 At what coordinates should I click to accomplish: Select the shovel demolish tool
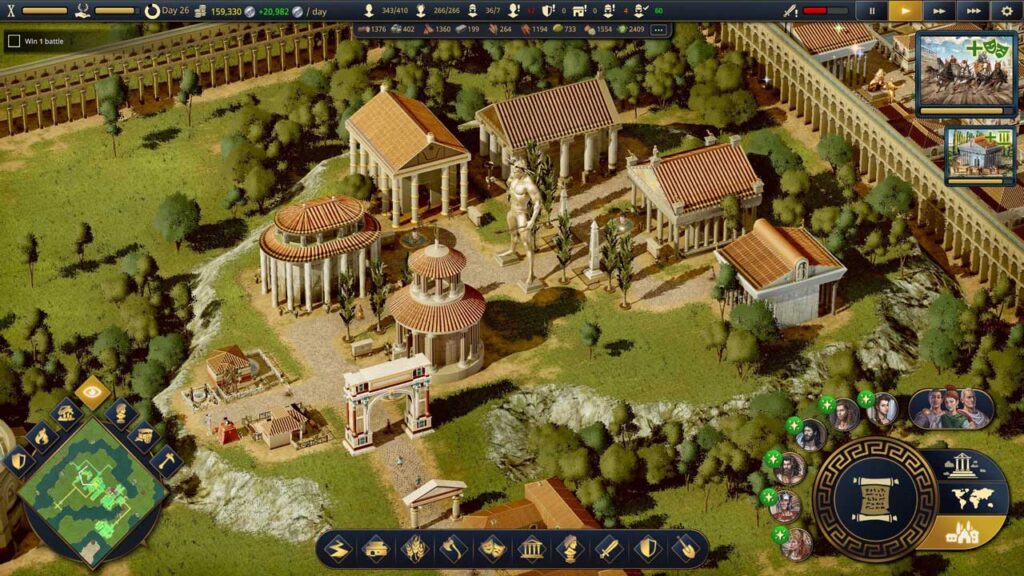pyautogui.click(x=685, y=548)
